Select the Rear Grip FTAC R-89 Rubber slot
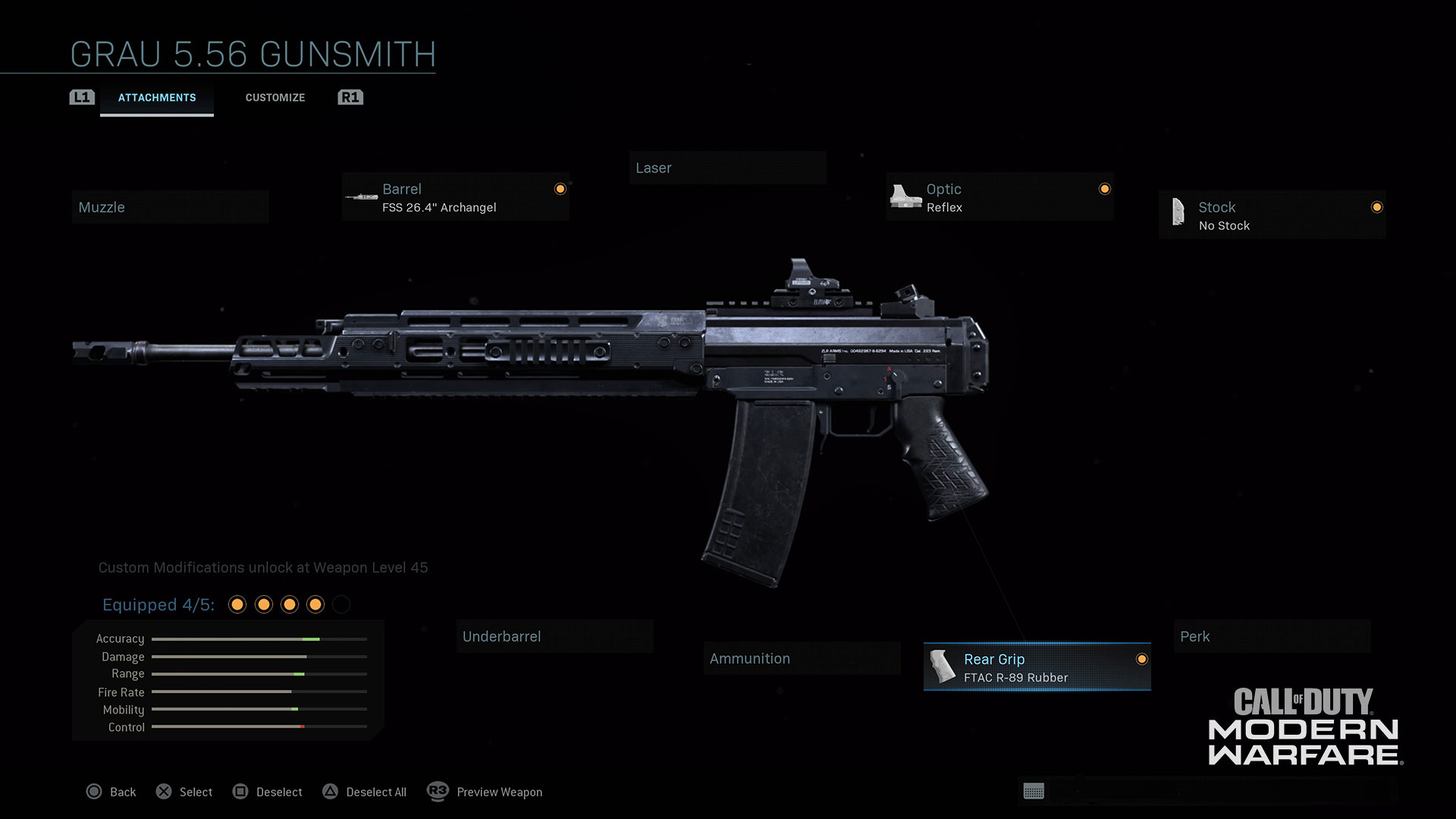This screenshot has width=1456, height=819. coord(1037,667)
